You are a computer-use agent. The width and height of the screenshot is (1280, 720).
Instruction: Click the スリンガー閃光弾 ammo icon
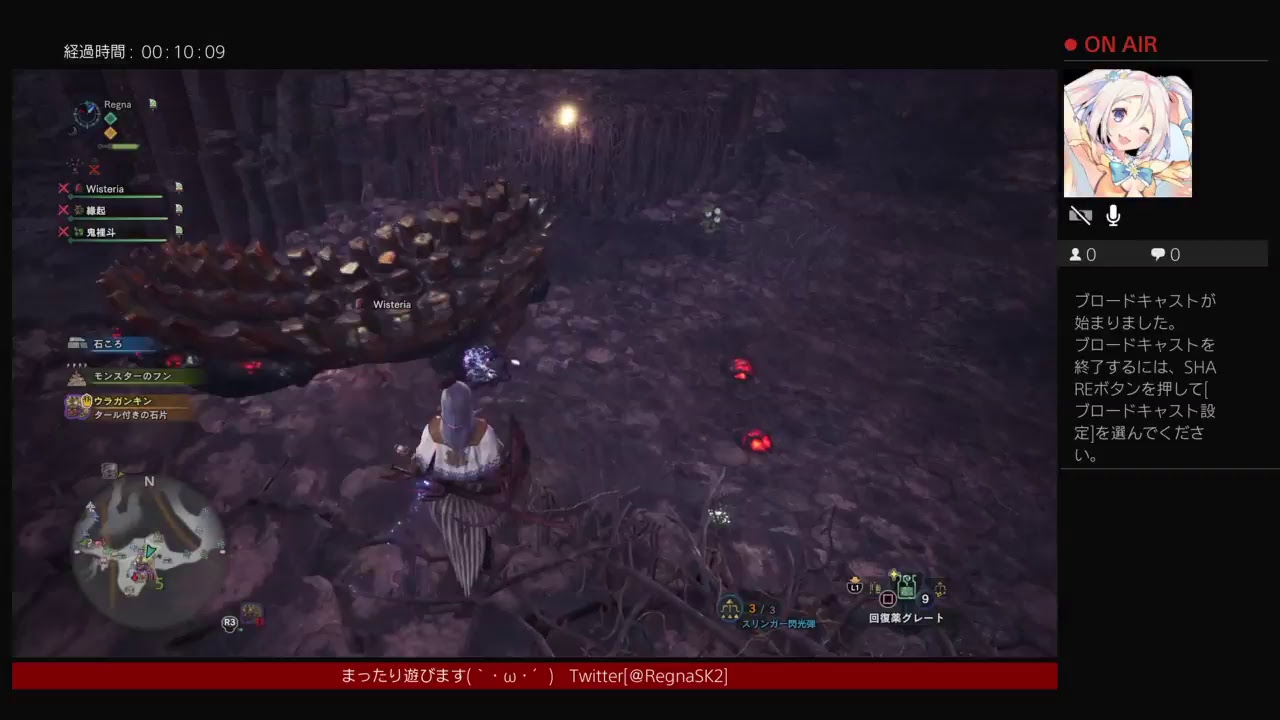pyautogui.click(x=731, y=606)
